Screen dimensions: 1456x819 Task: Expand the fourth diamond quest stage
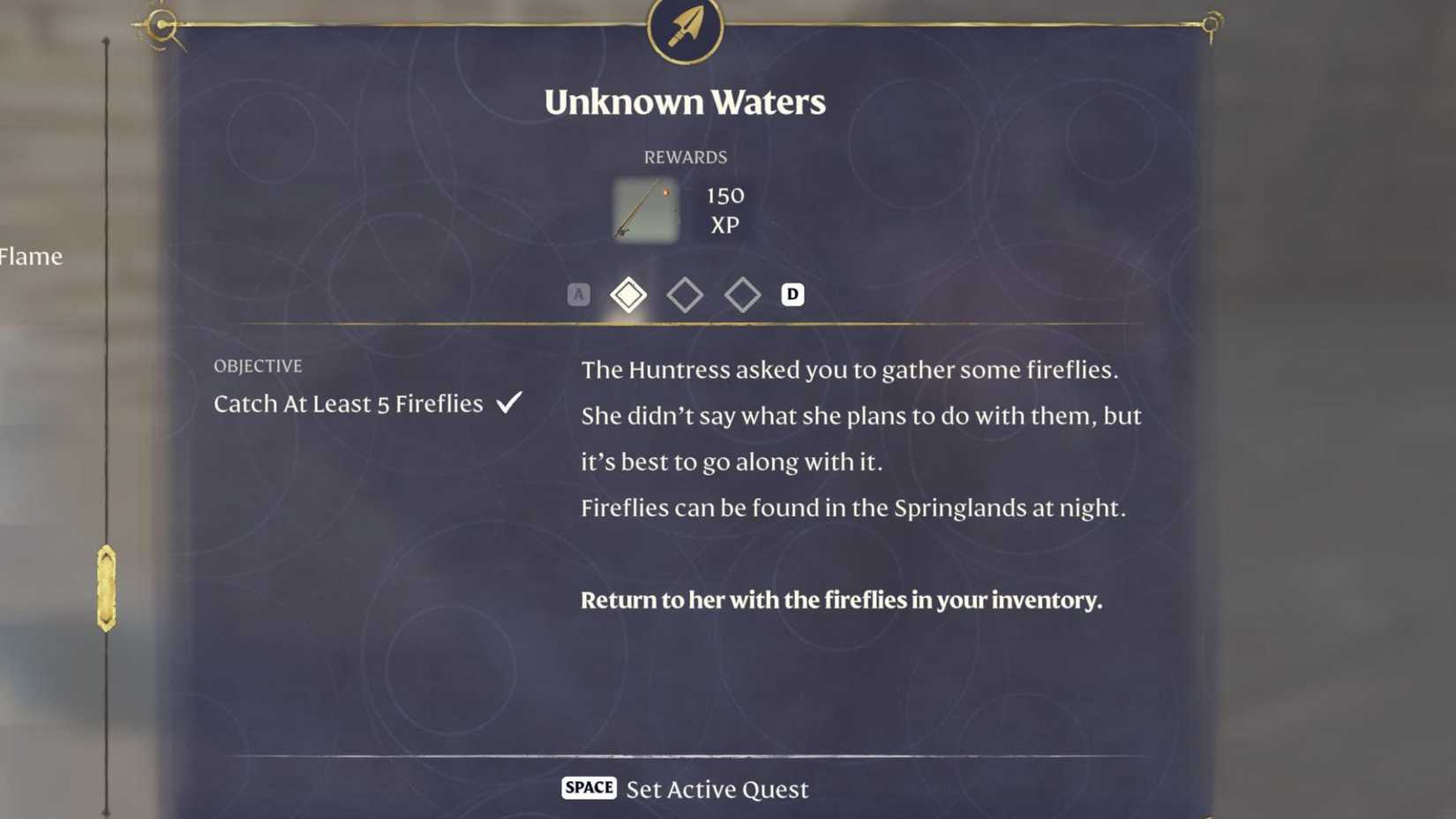743,294
